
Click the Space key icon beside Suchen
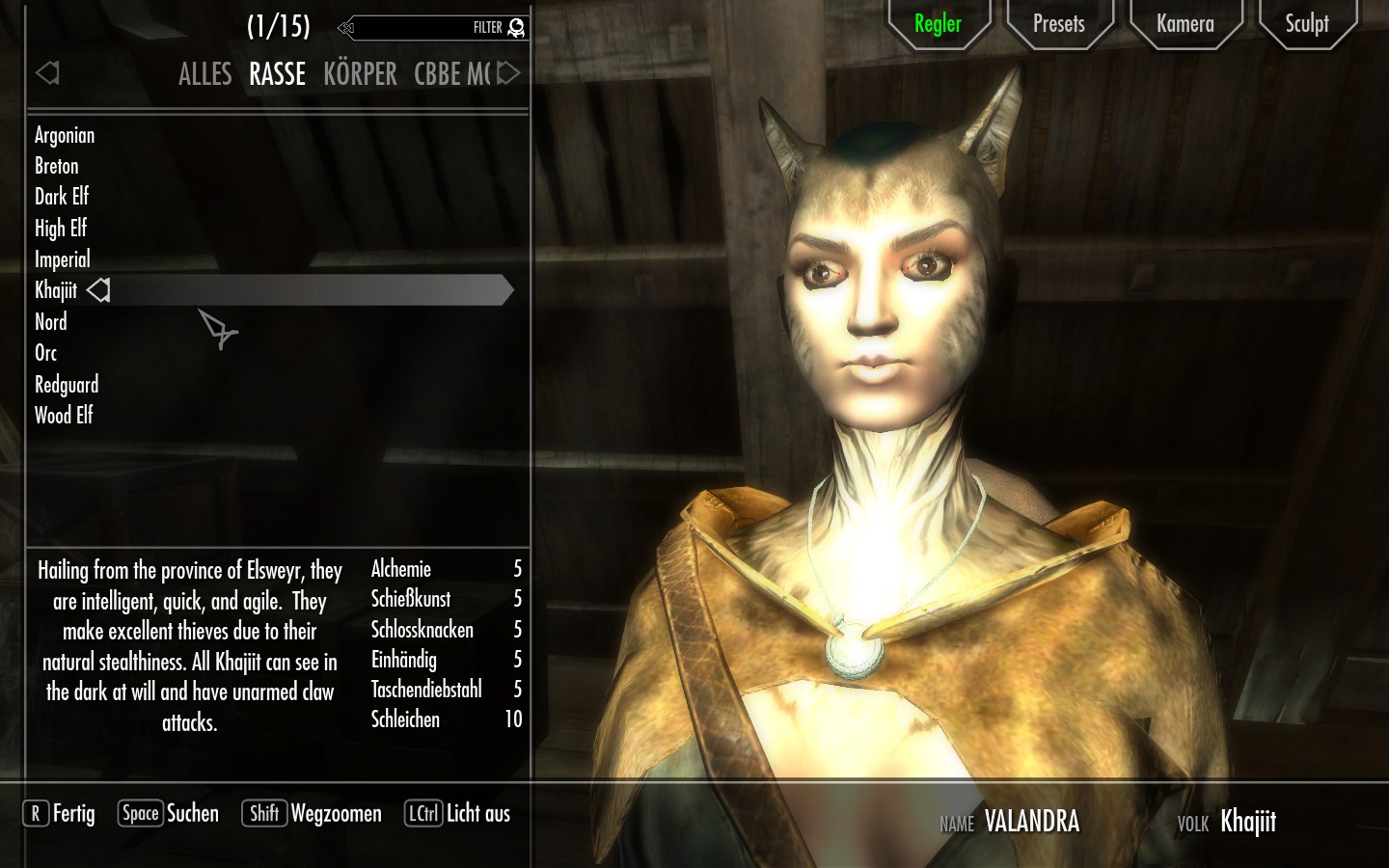(x=140, y=813)
